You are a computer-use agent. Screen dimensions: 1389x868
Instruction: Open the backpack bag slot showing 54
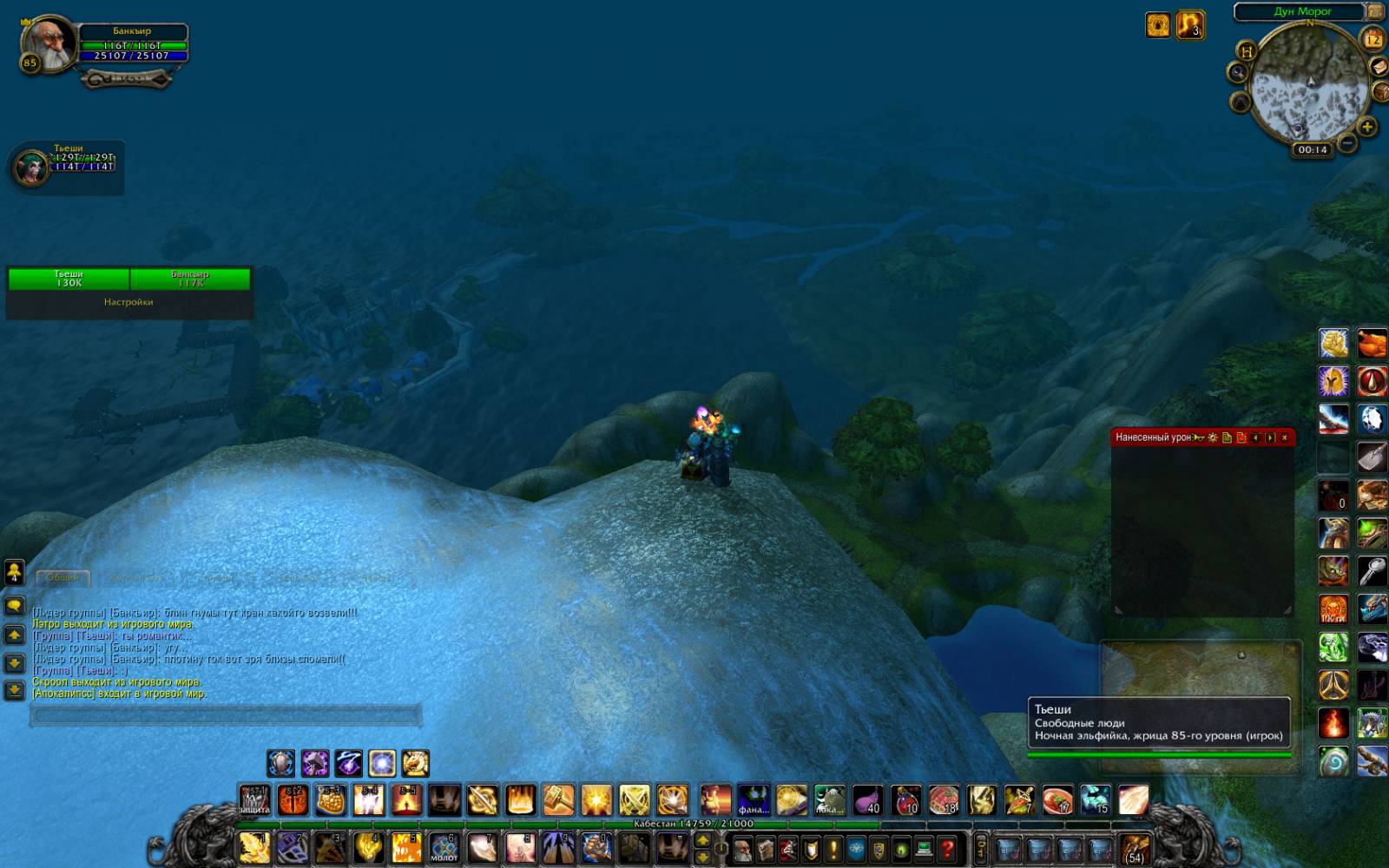(1135, 848)
